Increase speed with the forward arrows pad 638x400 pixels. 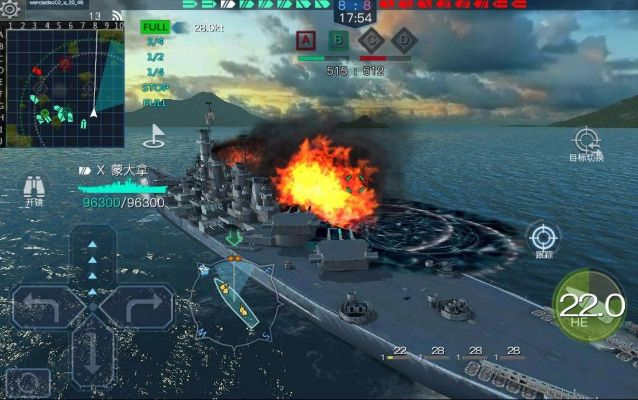coord(92,260)
